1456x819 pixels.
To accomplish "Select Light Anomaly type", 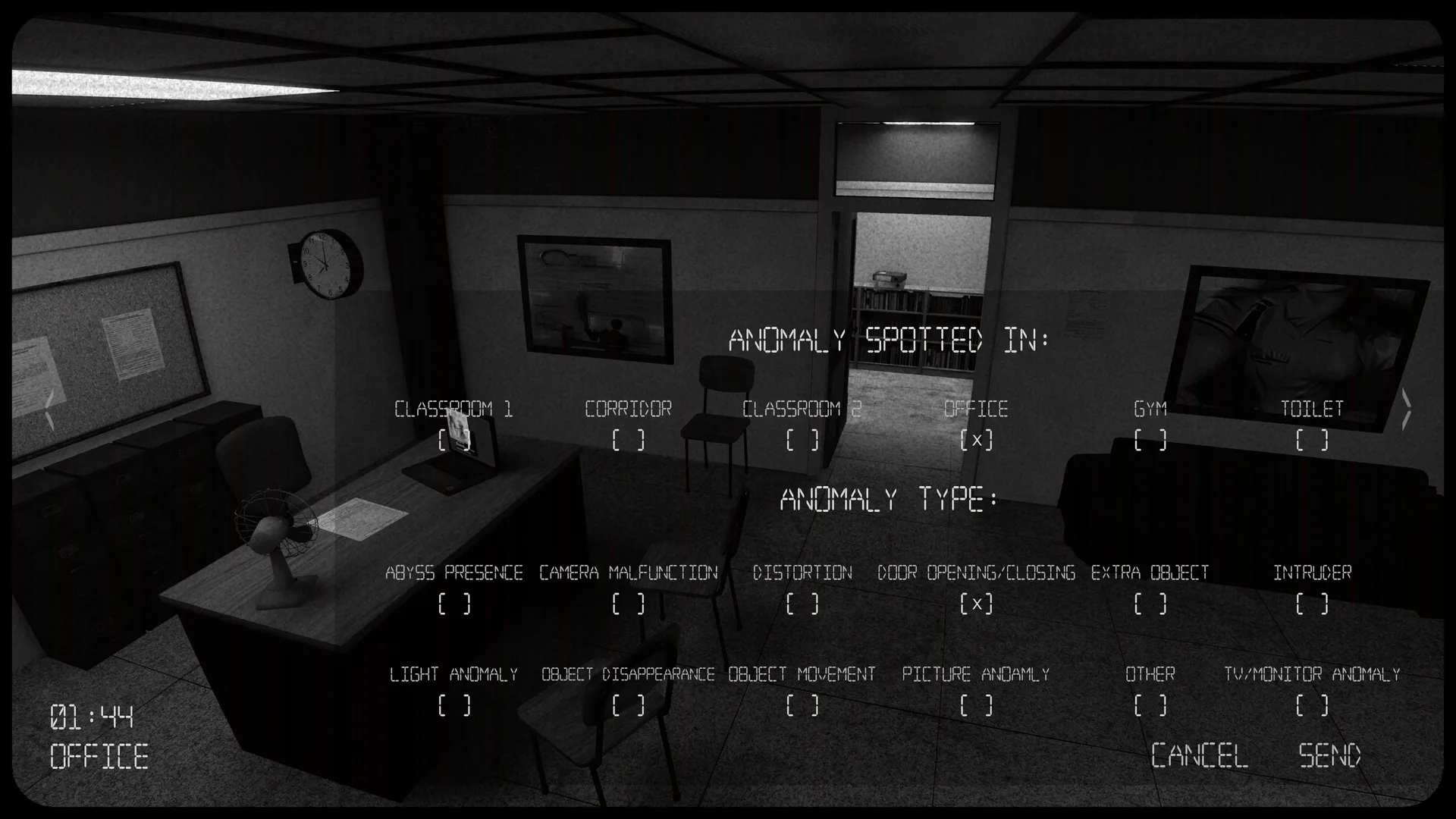I will (453, 707).
